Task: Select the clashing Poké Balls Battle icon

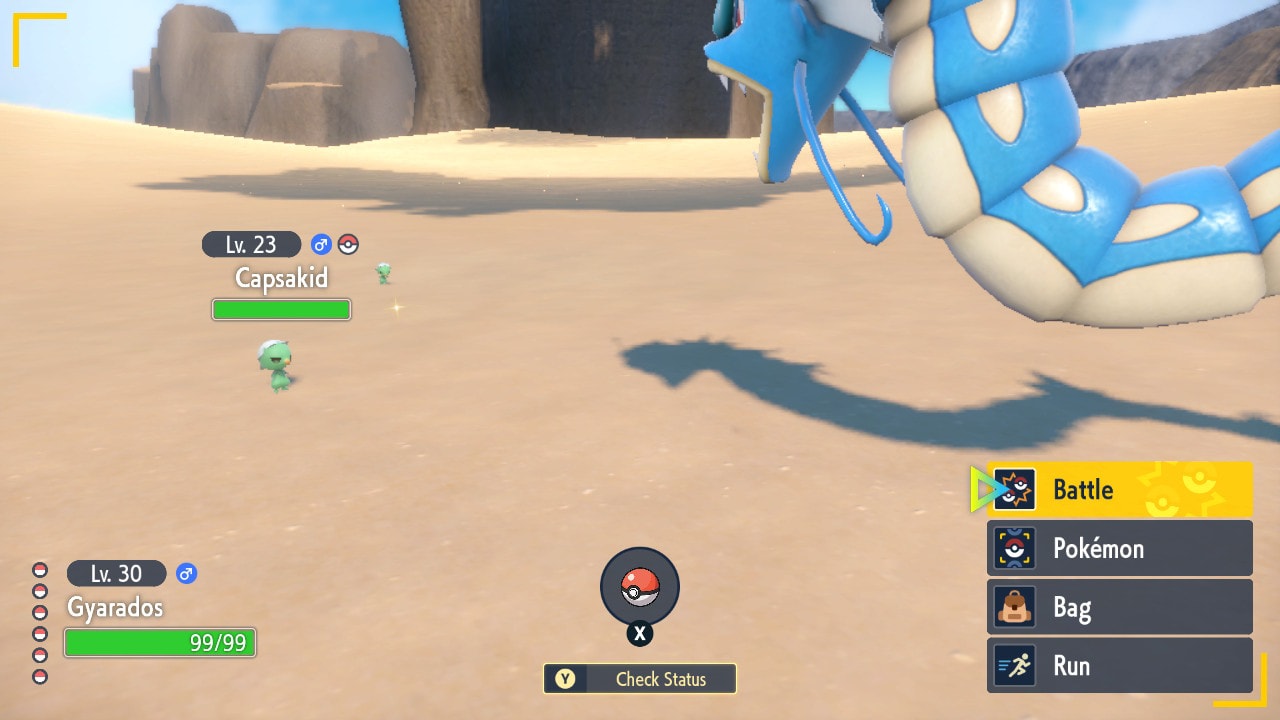Action: 1014,489
